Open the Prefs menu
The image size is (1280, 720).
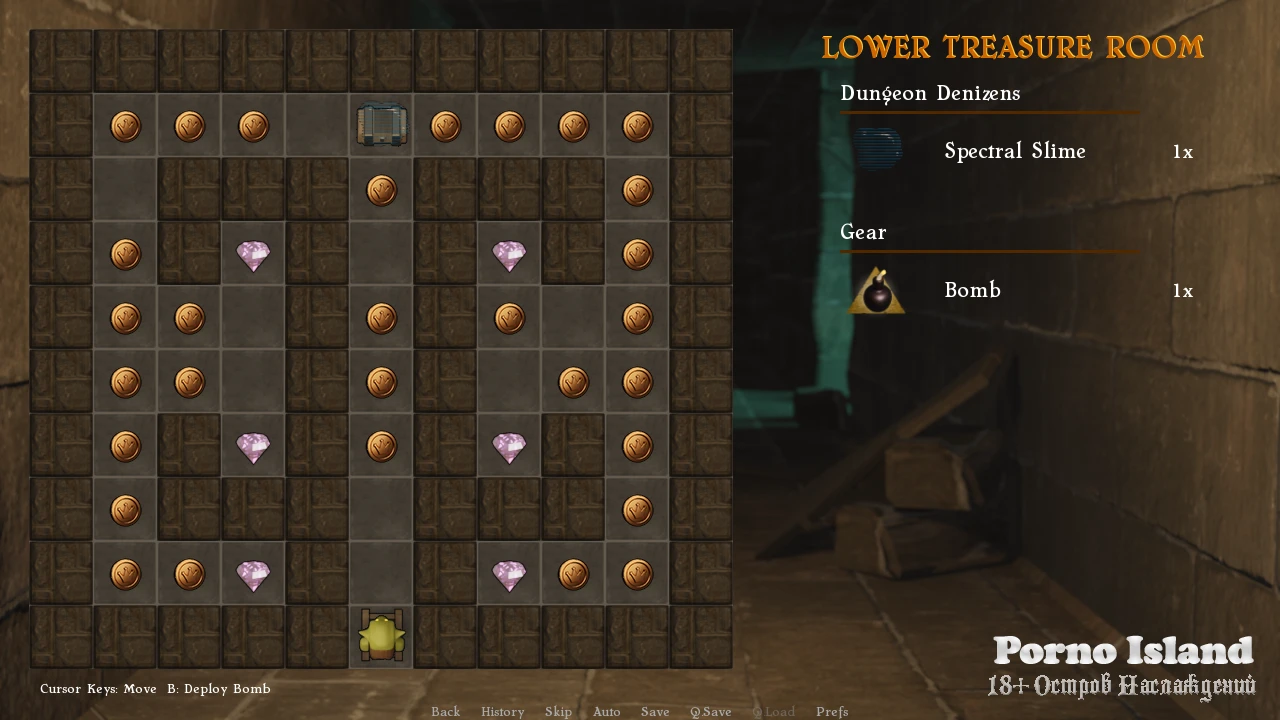pyautogui.click(x=832, y=712)
